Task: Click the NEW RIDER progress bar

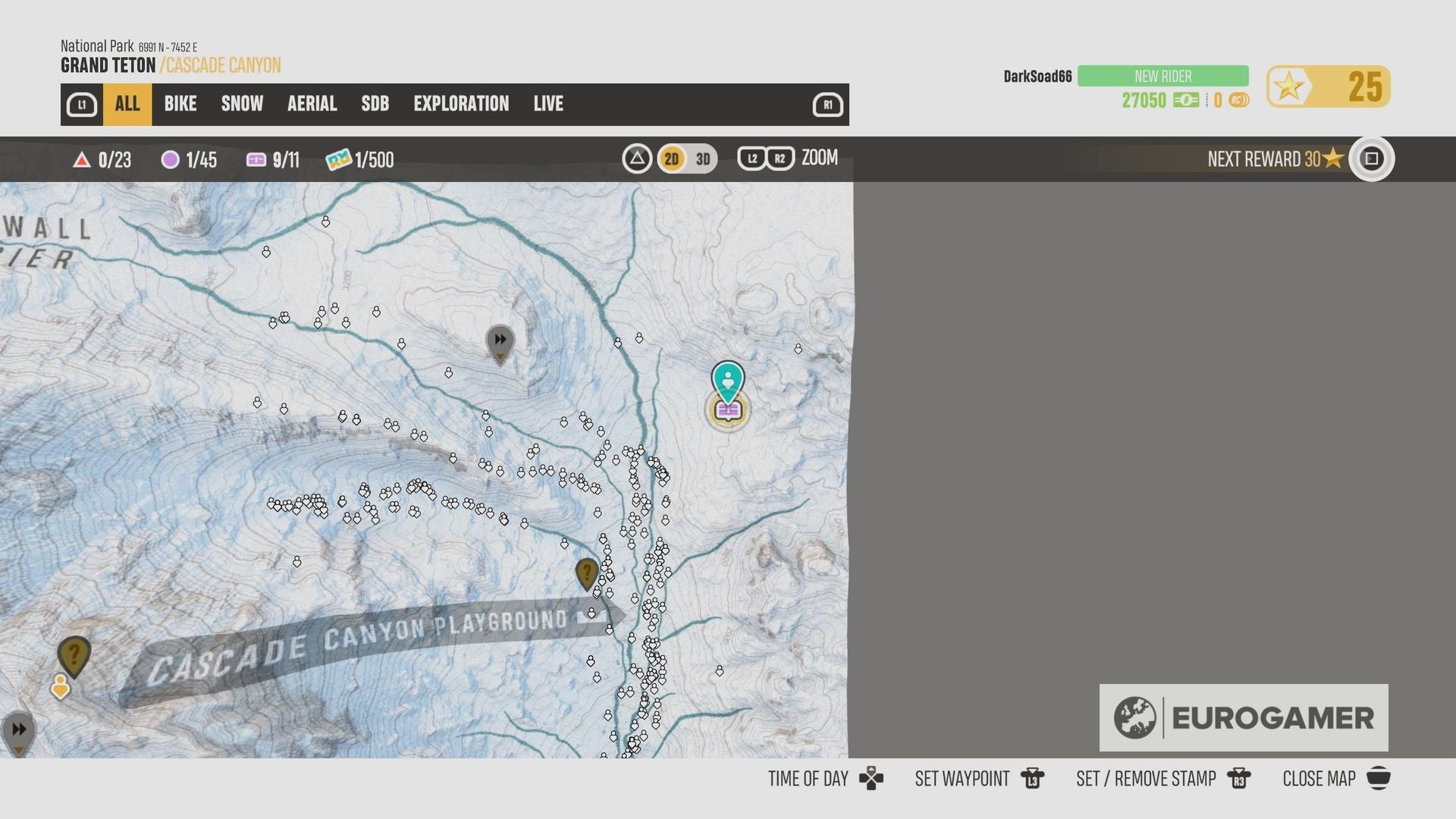Action: click(x=1162, y=76)
